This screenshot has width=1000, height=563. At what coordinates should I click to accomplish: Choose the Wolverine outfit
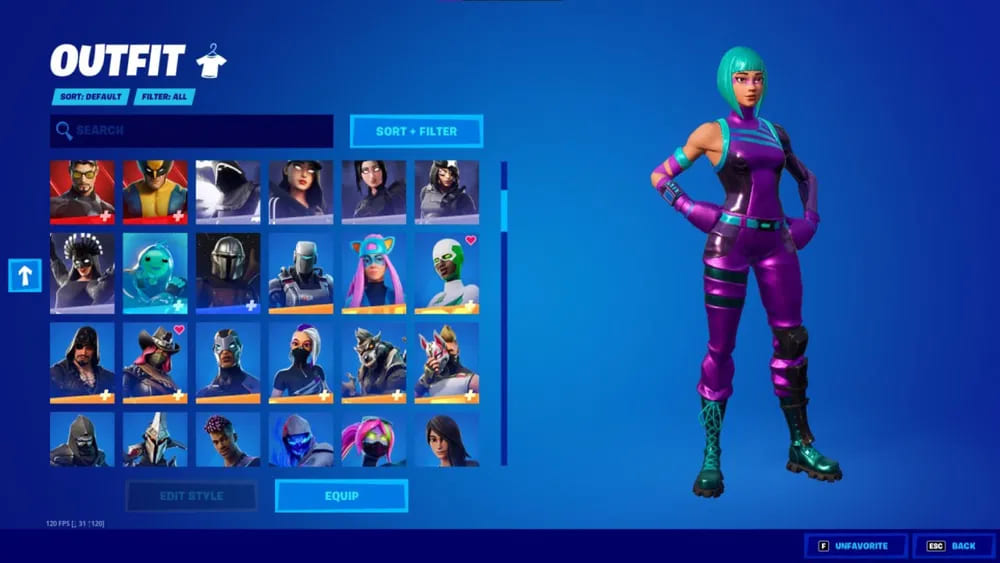click(x=155, y=191)
